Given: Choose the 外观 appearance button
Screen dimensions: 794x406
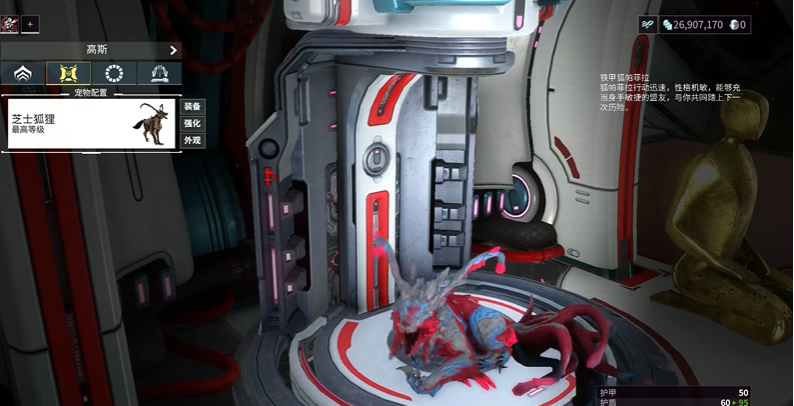Looking at the screenshot, I should [x=191, y=140].
